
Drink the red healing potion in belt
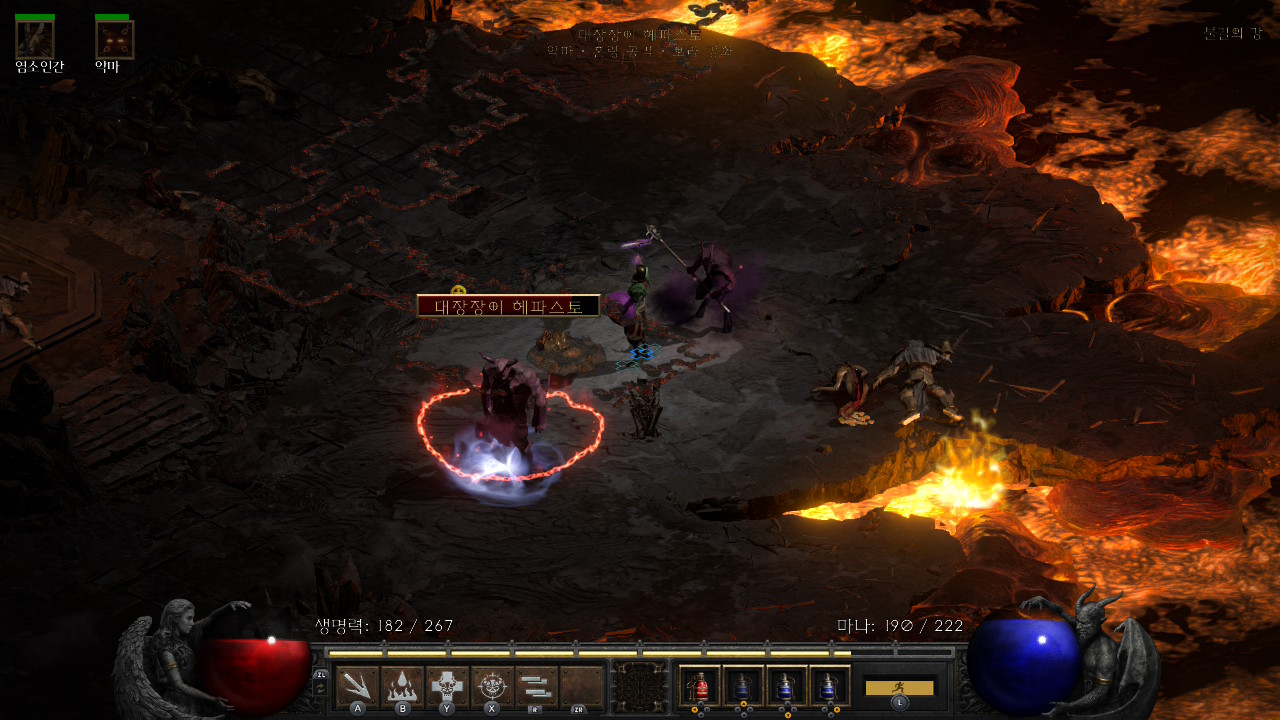click(x=700, y=686)
